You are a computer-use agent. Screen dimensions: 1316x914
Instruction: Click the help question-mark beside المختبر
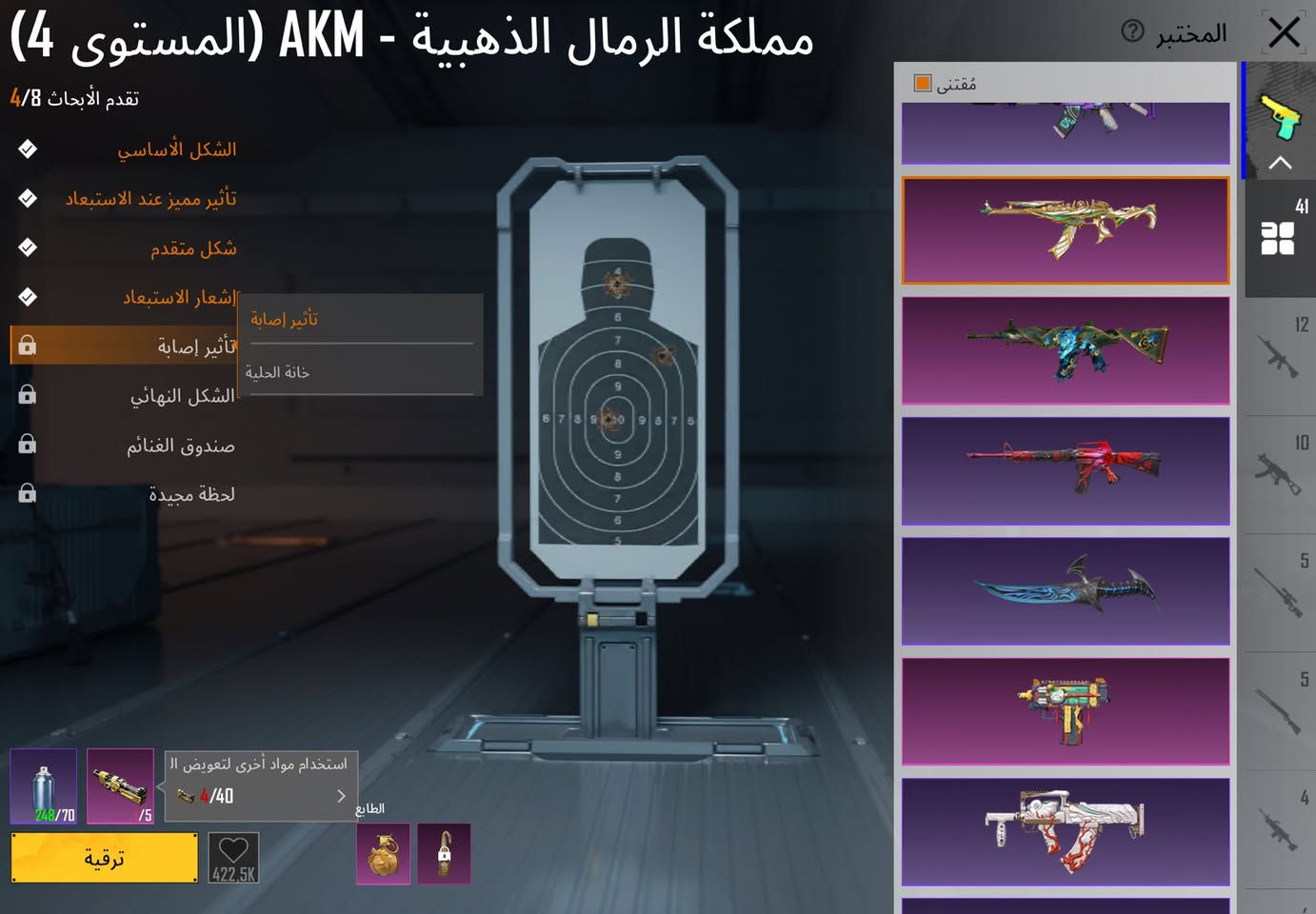(x=1131, y=32)
